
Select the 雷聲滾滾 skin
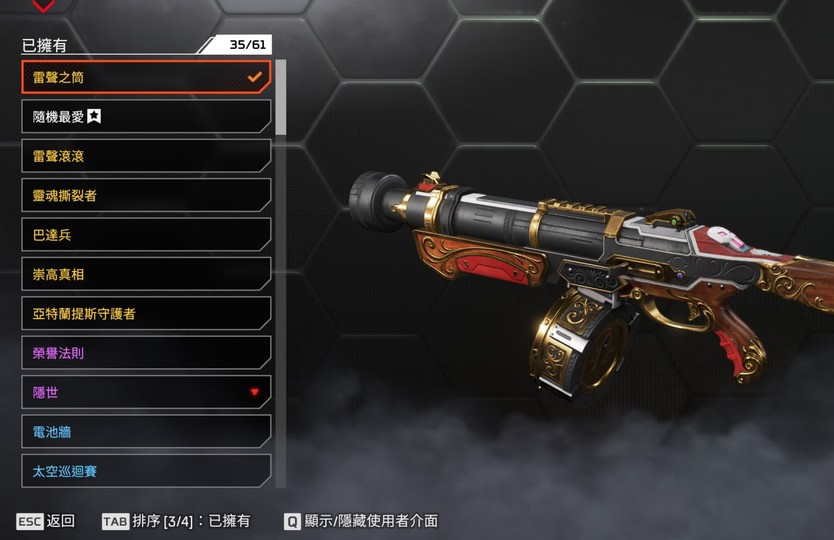(146, 156)
